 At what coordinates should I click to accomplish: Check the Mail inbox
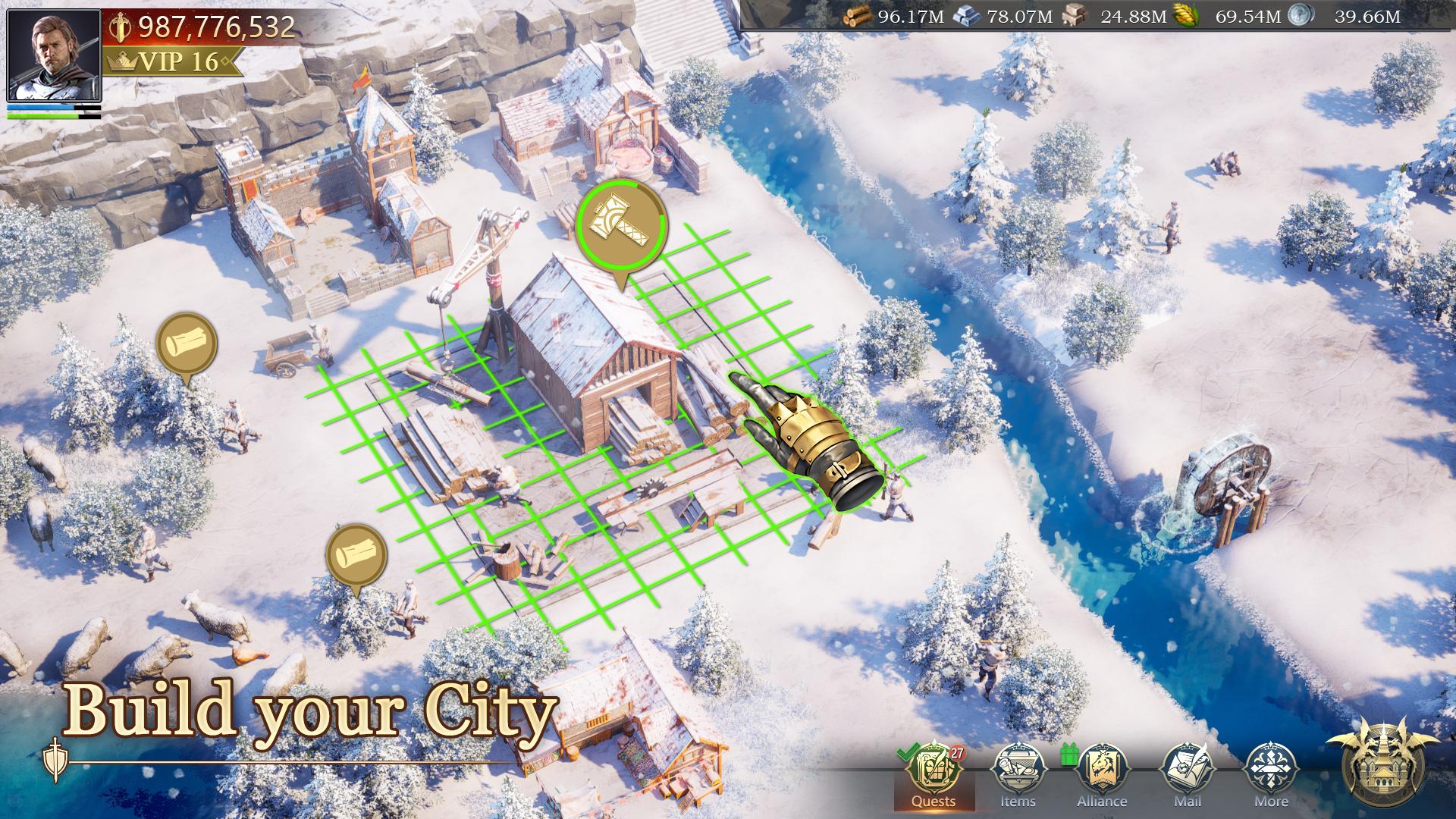[x=1187, y=773]
